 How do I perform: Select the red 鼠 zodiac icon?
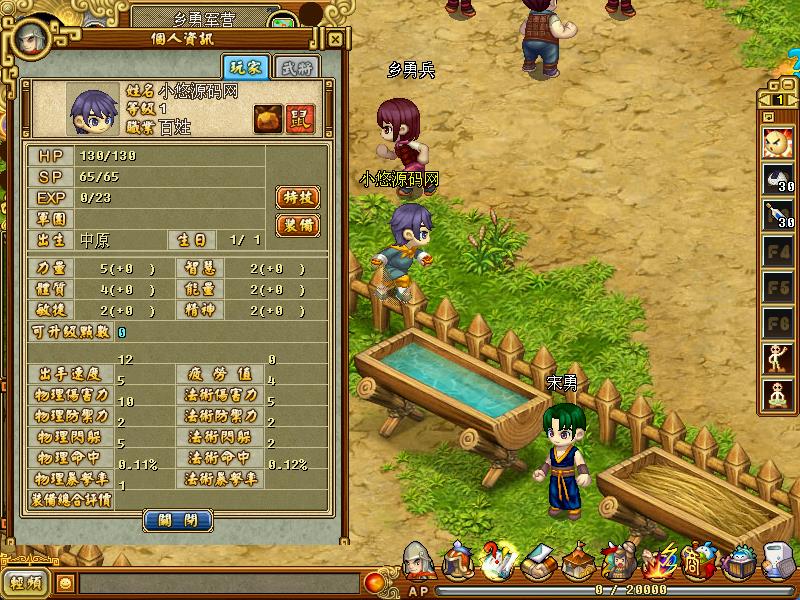pyautogui.click(x=297, y=116)
